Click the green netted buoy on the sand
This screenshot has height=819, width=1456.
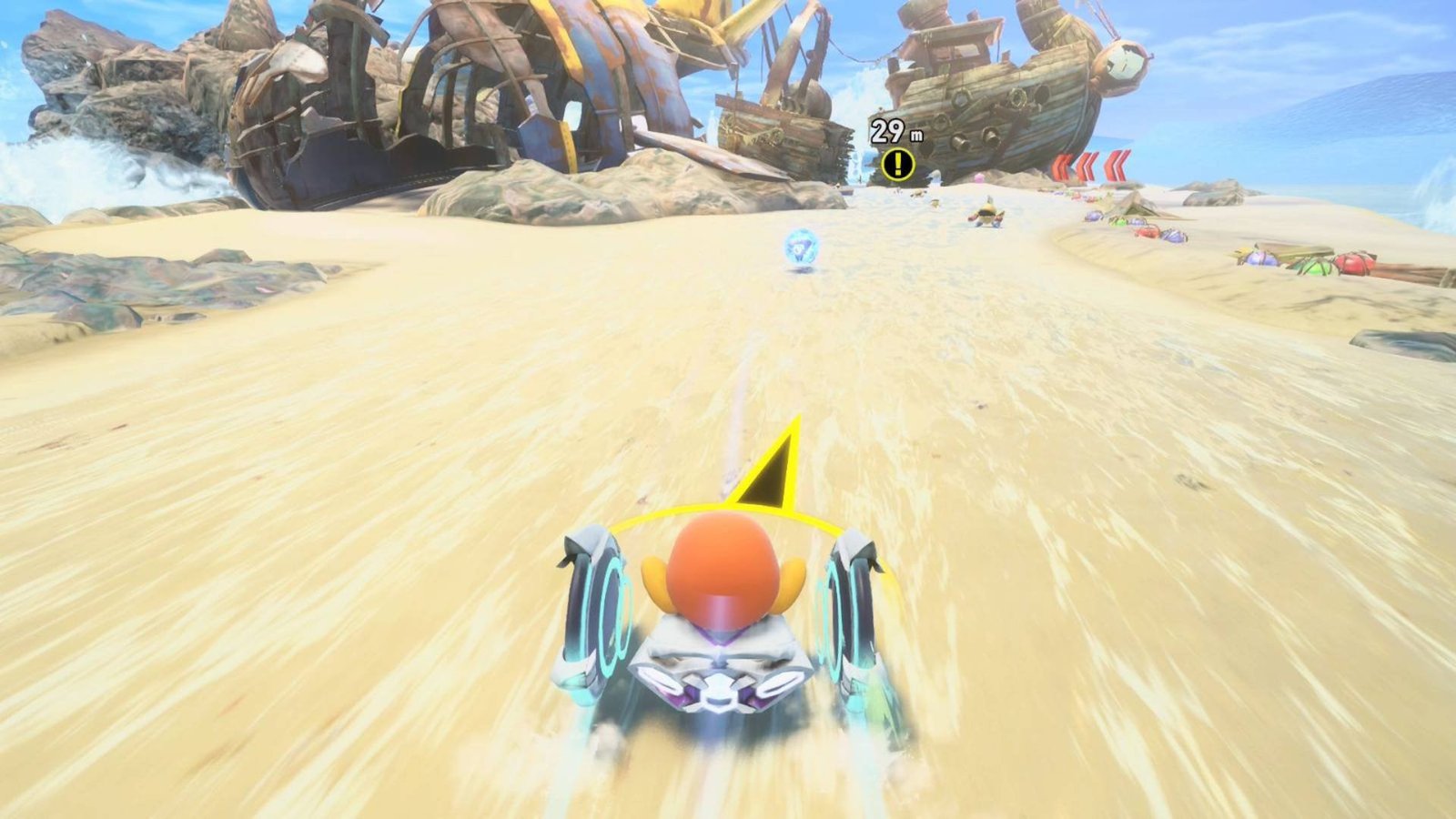pos(1318,268)
